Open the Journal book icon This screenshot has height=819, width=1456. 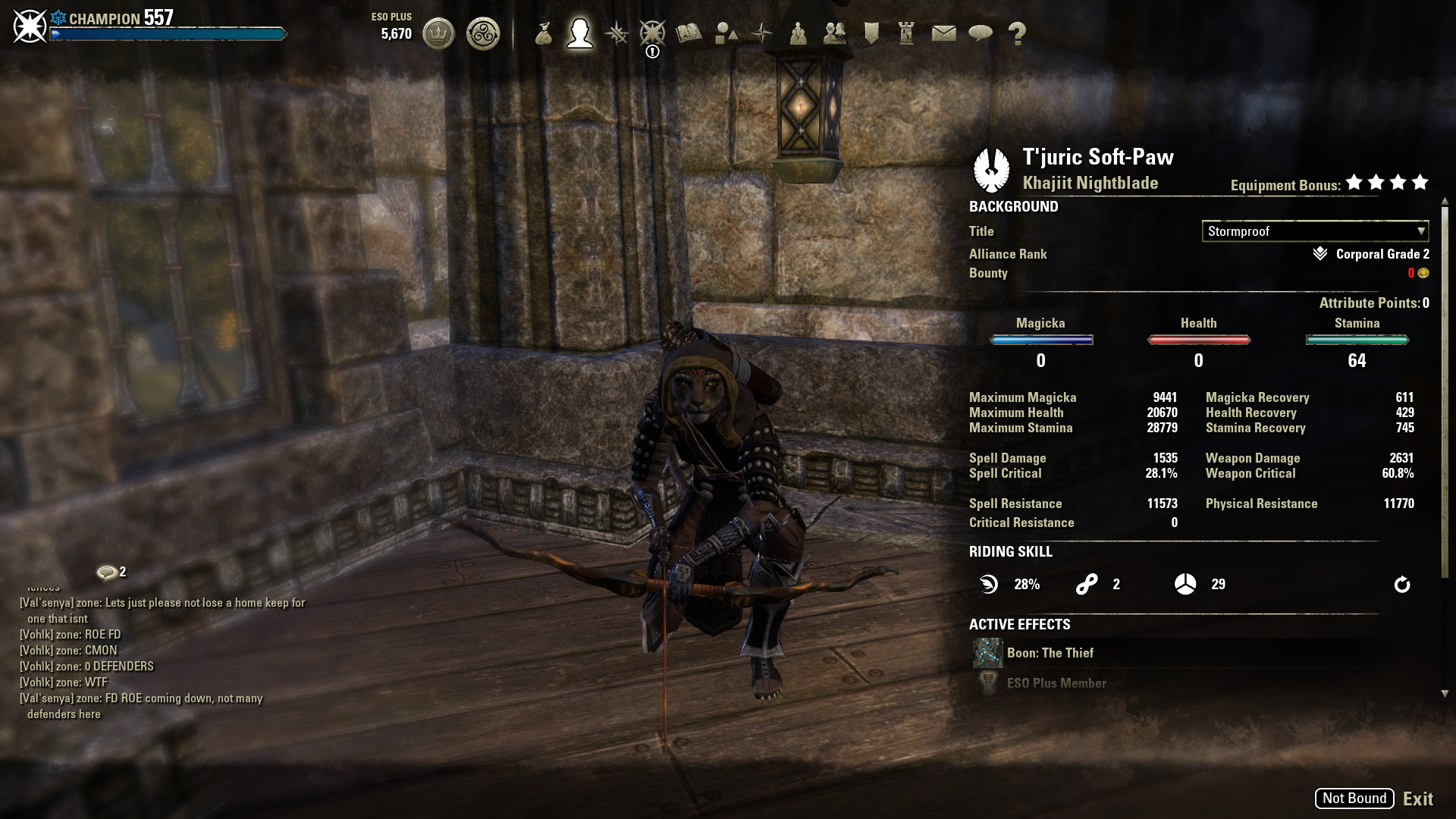tap(689, 33)
